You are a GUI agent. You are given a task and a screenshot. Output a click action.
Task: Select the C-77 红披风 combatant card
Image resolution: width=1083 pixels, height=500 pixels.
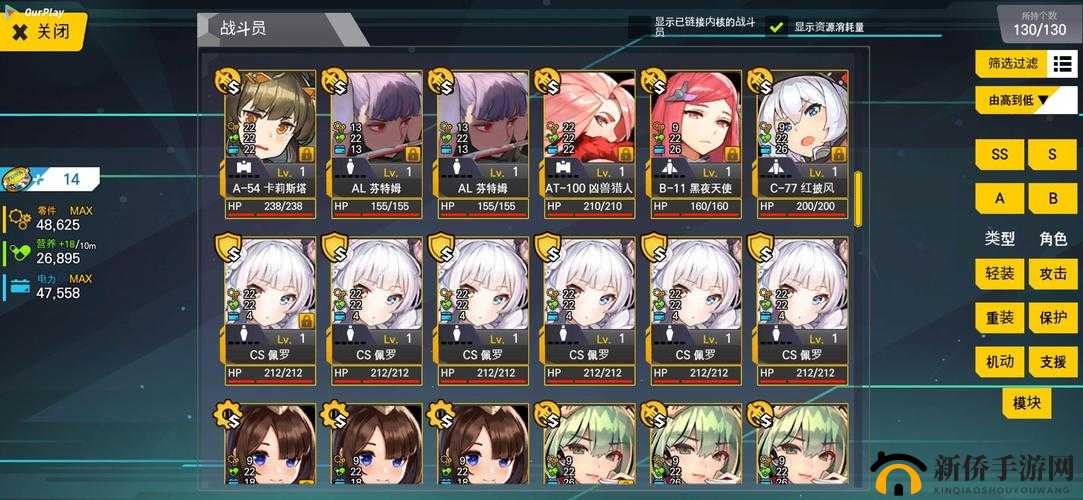(x=803, y=143)
